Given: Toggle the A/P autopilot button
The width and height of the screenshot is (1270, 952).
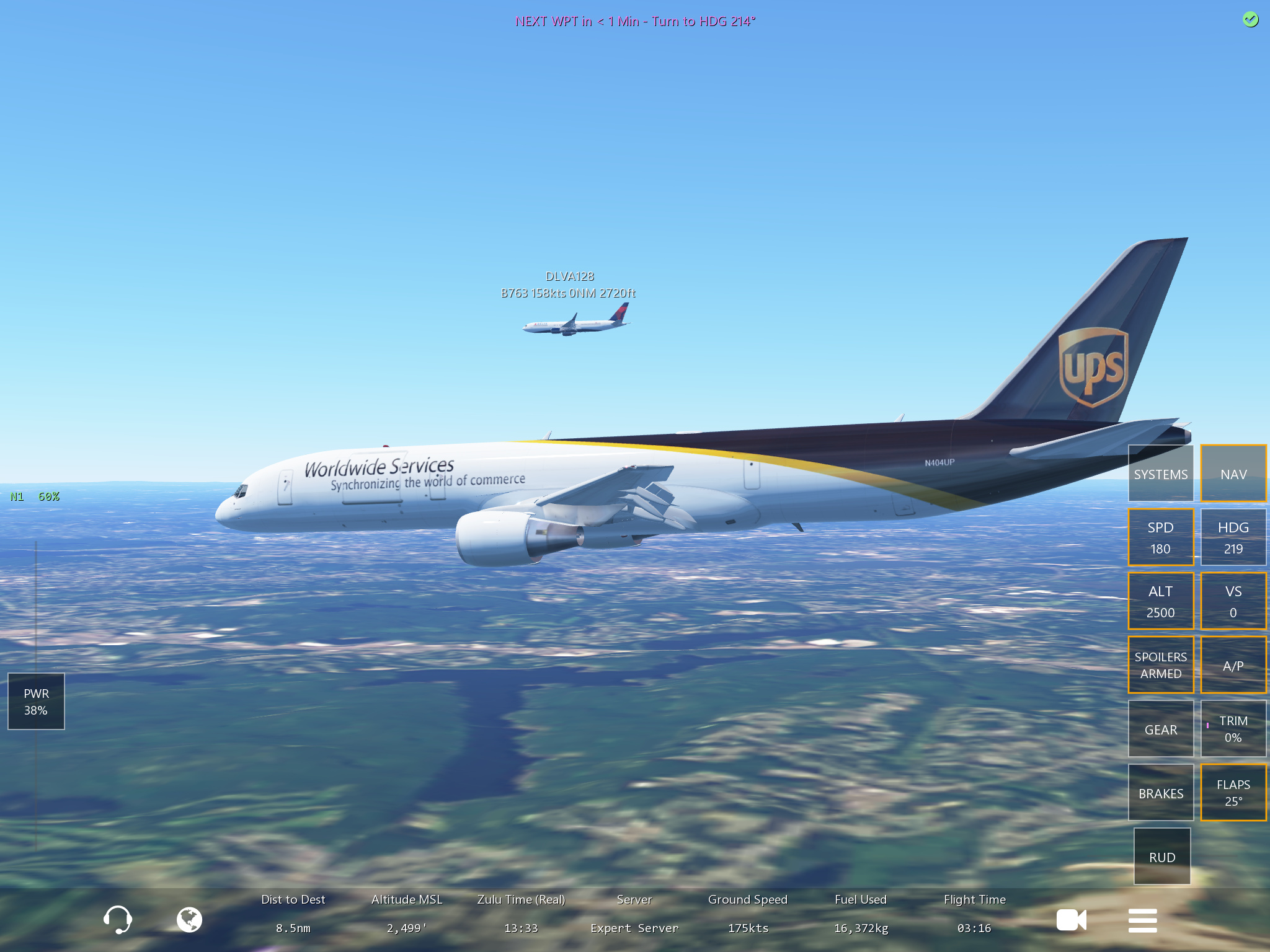Looking at the screenshot, I should (x=1233, y=665).
